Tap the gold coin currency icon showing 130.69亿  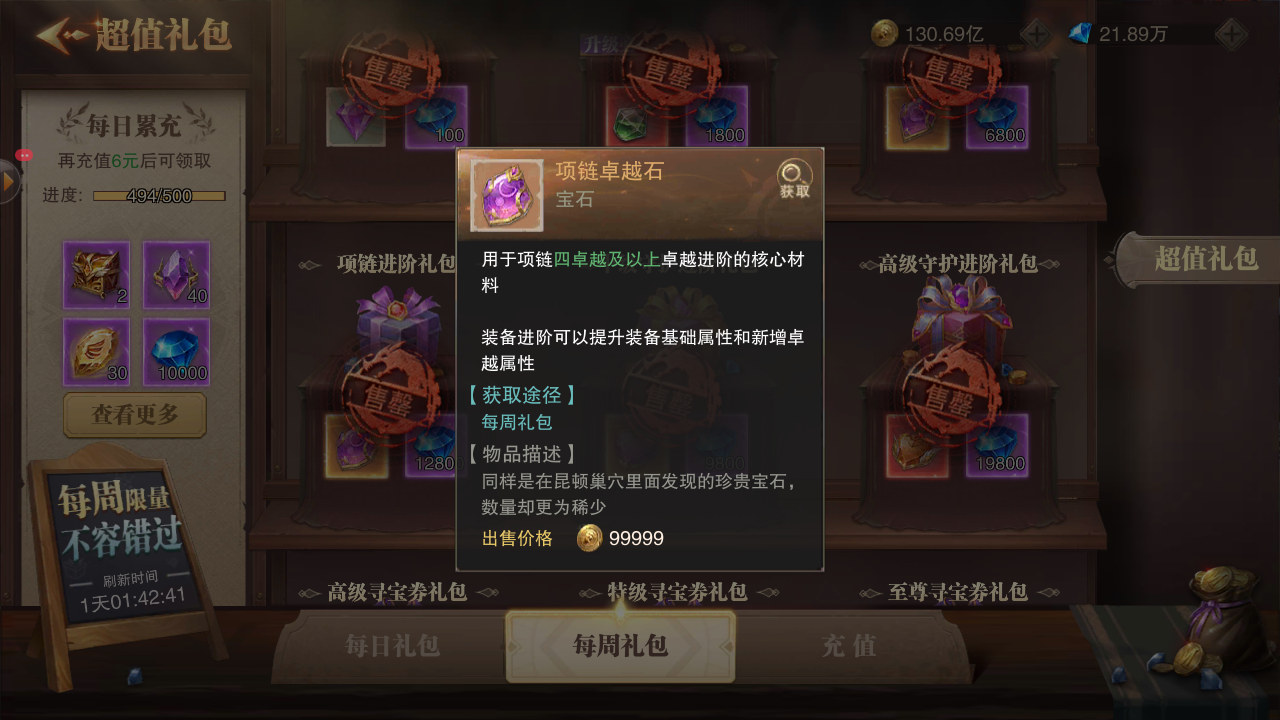pyautogui.click(x=884, y=30)
